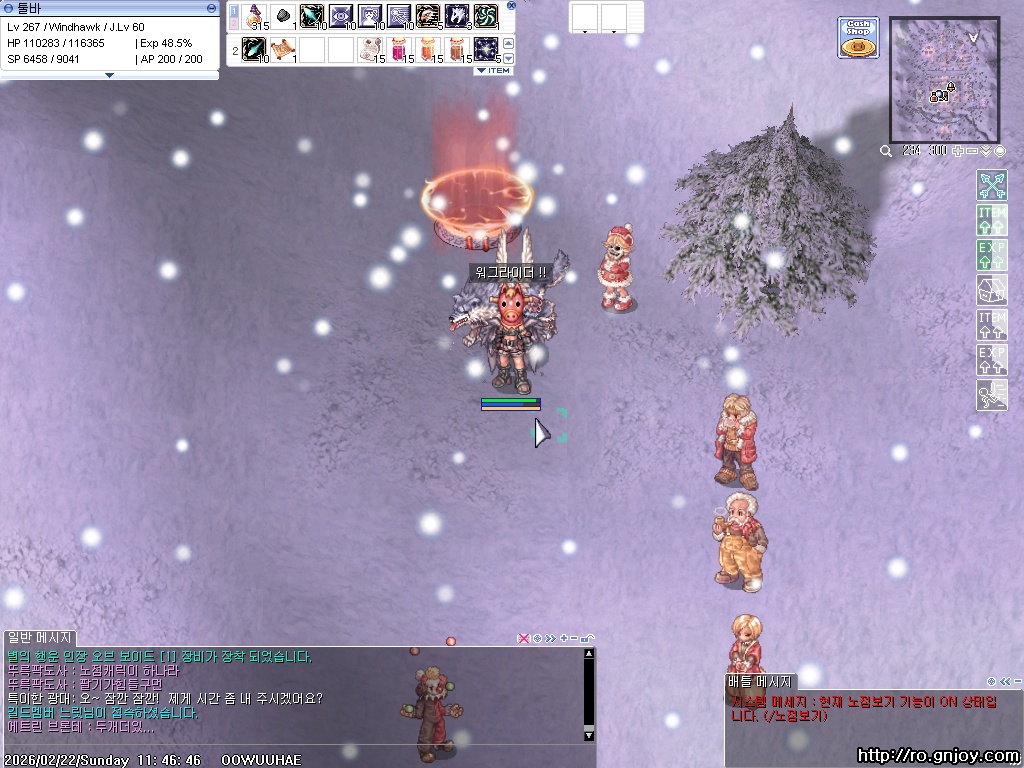1024x768 pixels.
Task: Zoom out the minimap with minus button
Action: tap(972, 151)
